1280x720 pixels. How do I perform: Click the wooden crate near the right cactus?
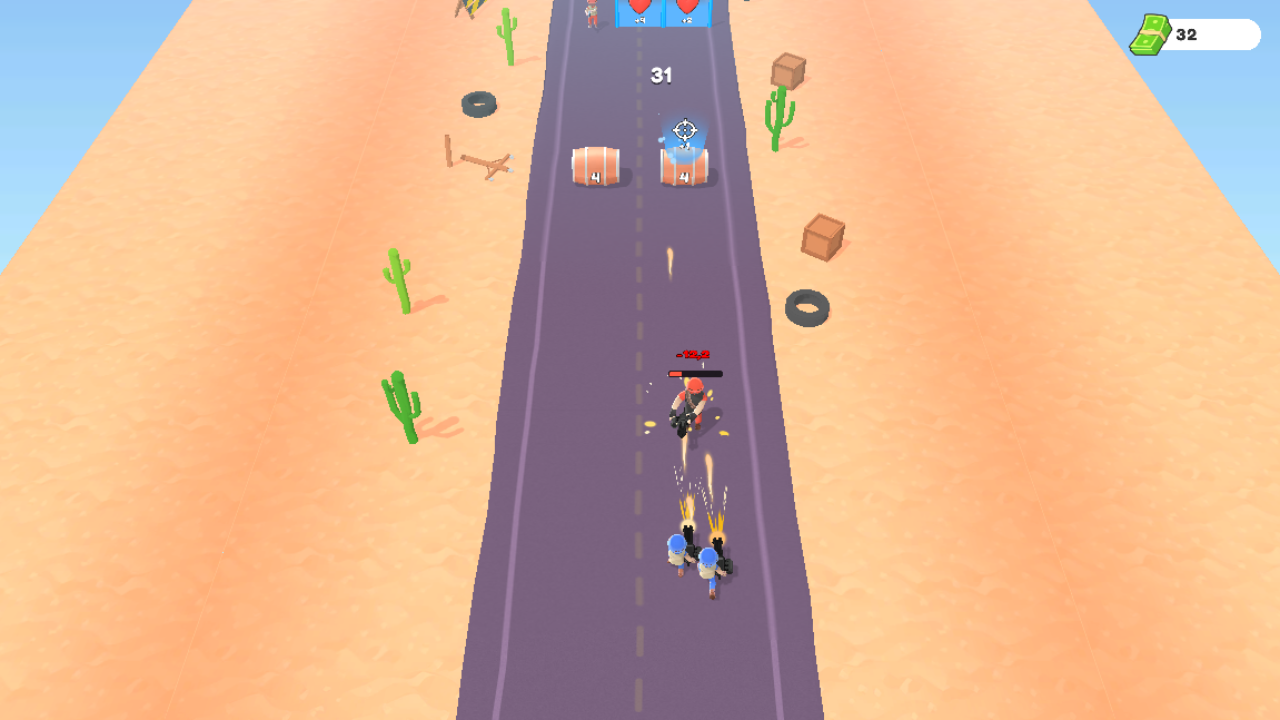click(787, 70)
